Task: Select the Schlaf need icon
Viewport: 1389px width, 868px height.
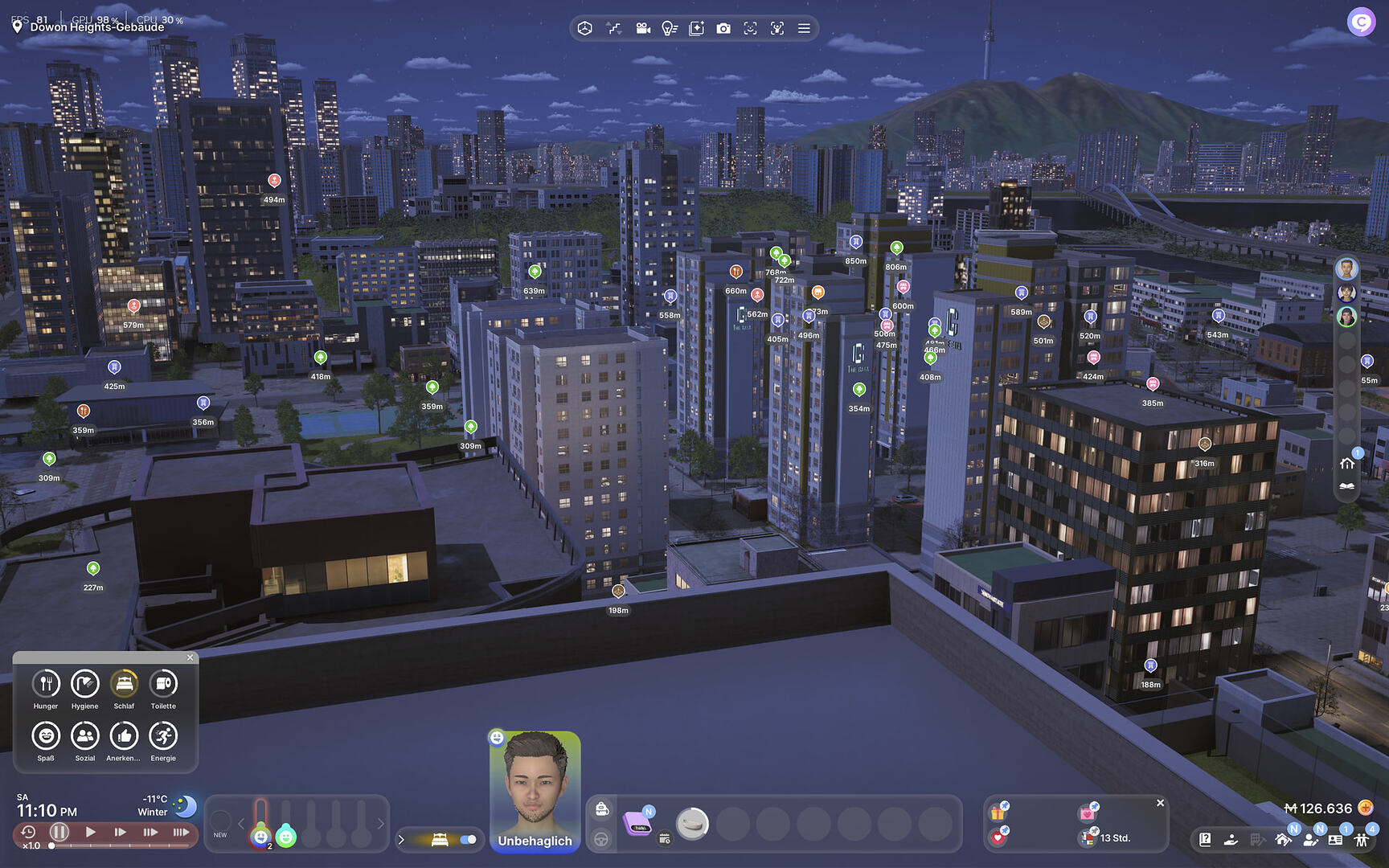Action: (x=124, y=684)
